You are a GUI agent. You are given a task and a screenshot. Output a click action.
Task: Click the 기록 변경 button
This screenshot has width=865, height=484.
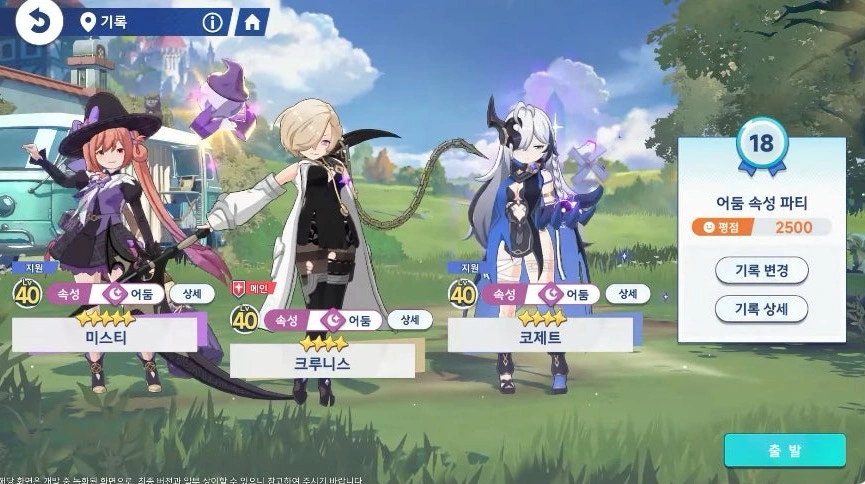pyautogui.click(x=761, y=270)
